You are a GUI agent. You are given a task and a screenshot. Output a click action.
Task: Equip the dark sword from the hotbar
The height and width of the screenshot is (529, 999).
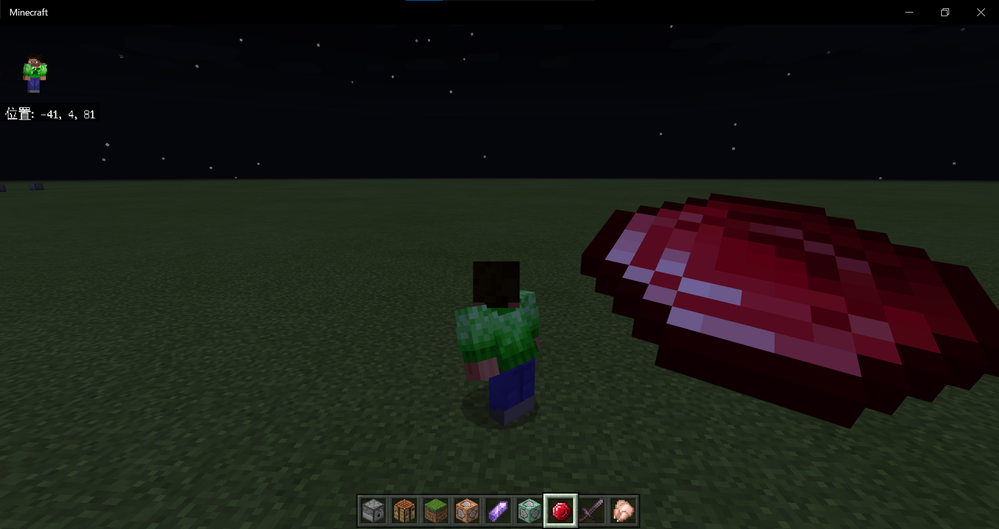[x=592, y=510]
